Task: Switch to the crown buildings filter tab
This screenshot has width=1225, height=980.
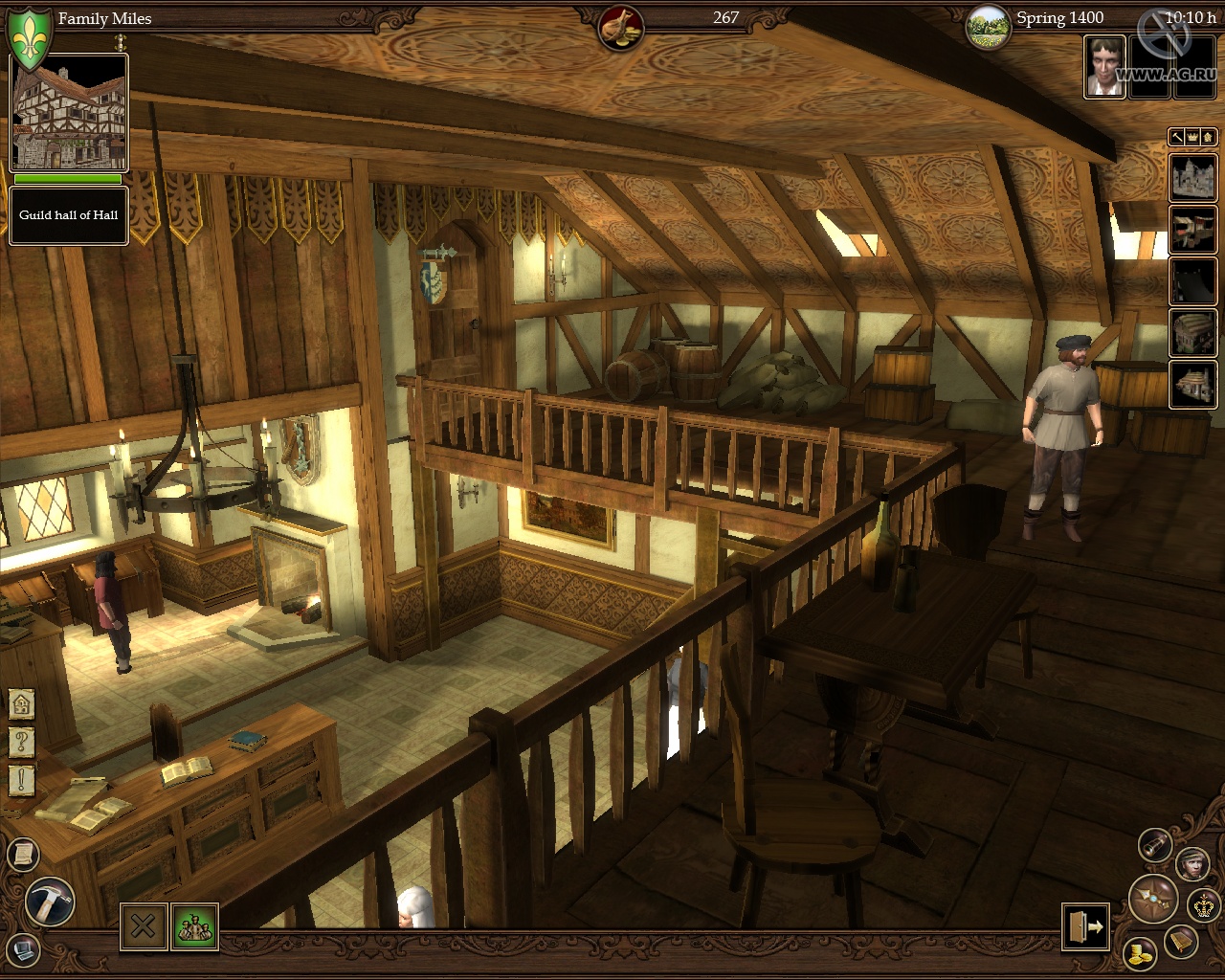Action: [1192, 137]
